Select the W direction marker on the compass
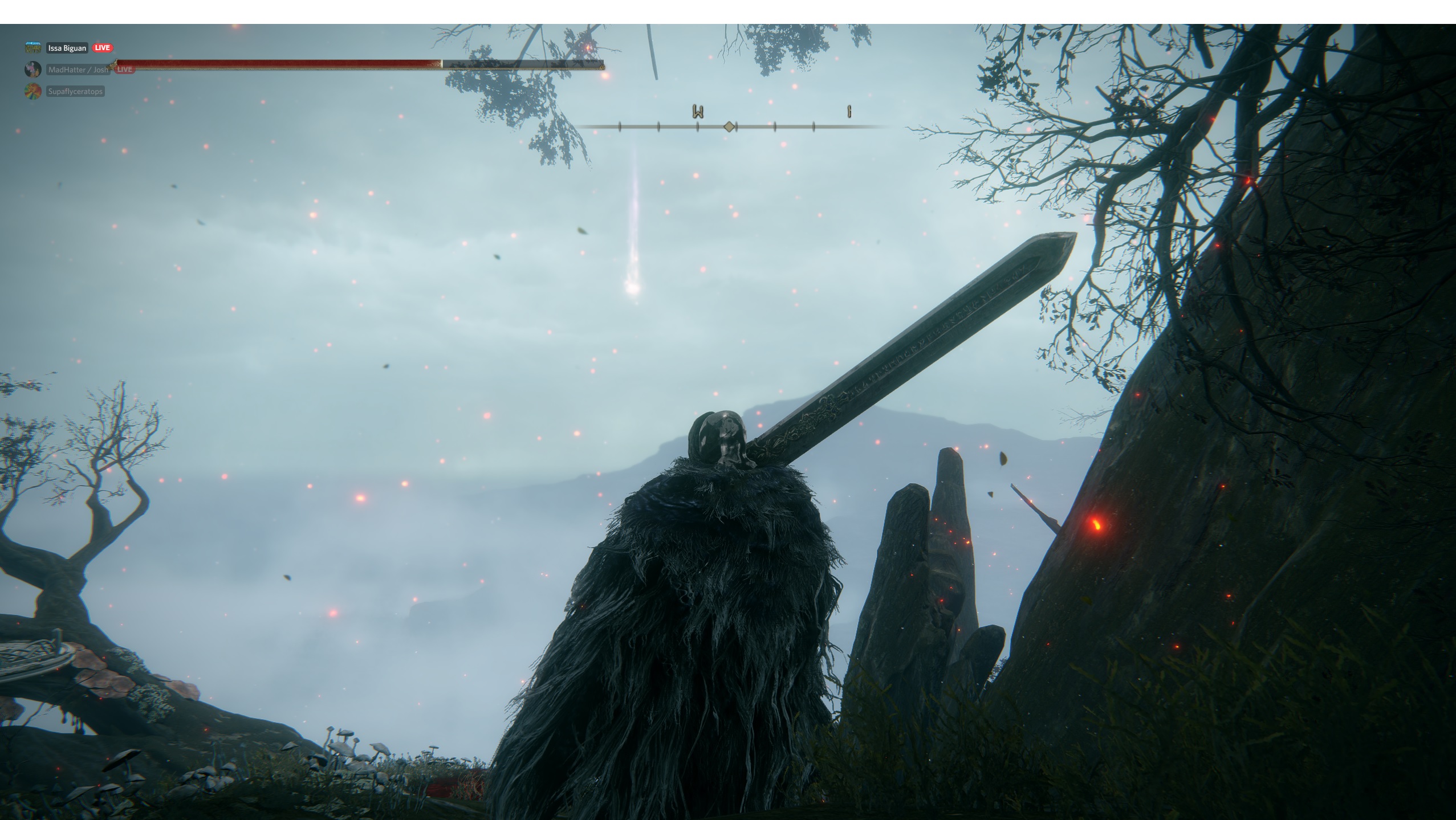The width and height of the screenshot is (1456, 820). tap(697, 112)
